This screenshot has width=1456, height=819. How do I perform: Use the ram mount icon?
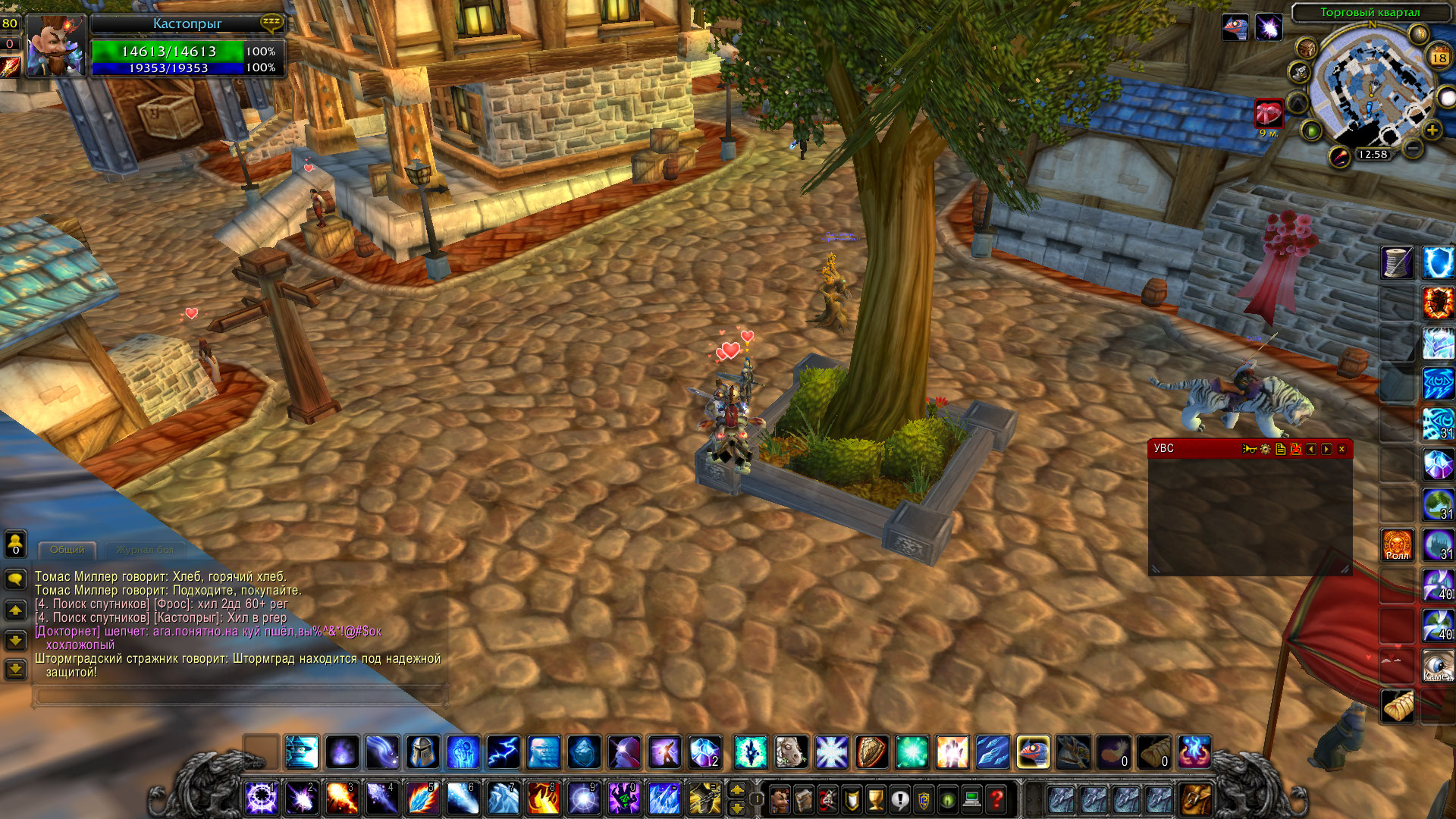coord(791,752)
